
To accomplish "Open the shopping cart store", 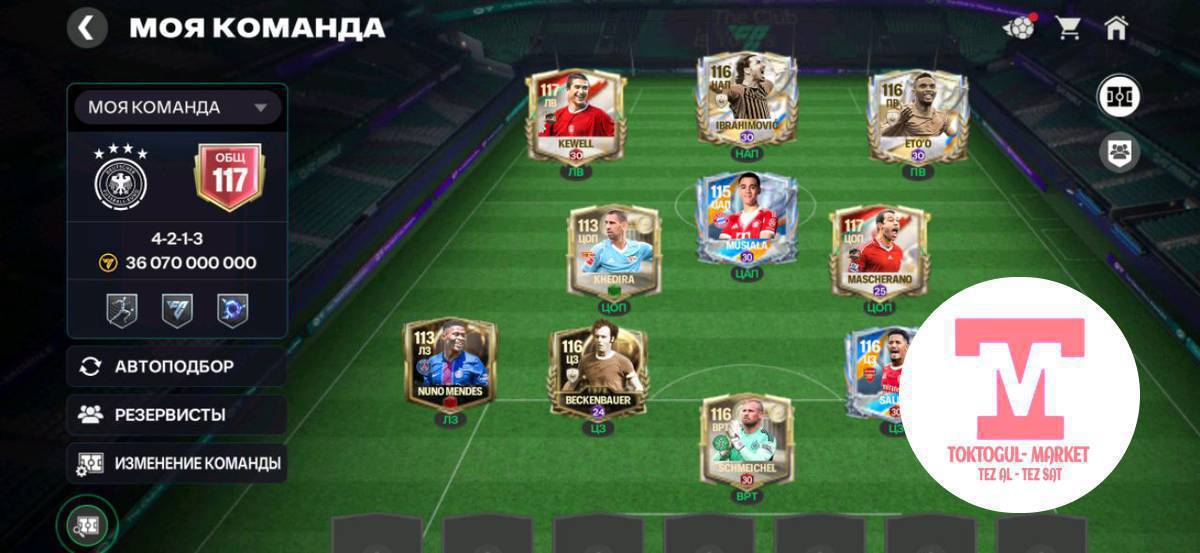I will 1068,28.
